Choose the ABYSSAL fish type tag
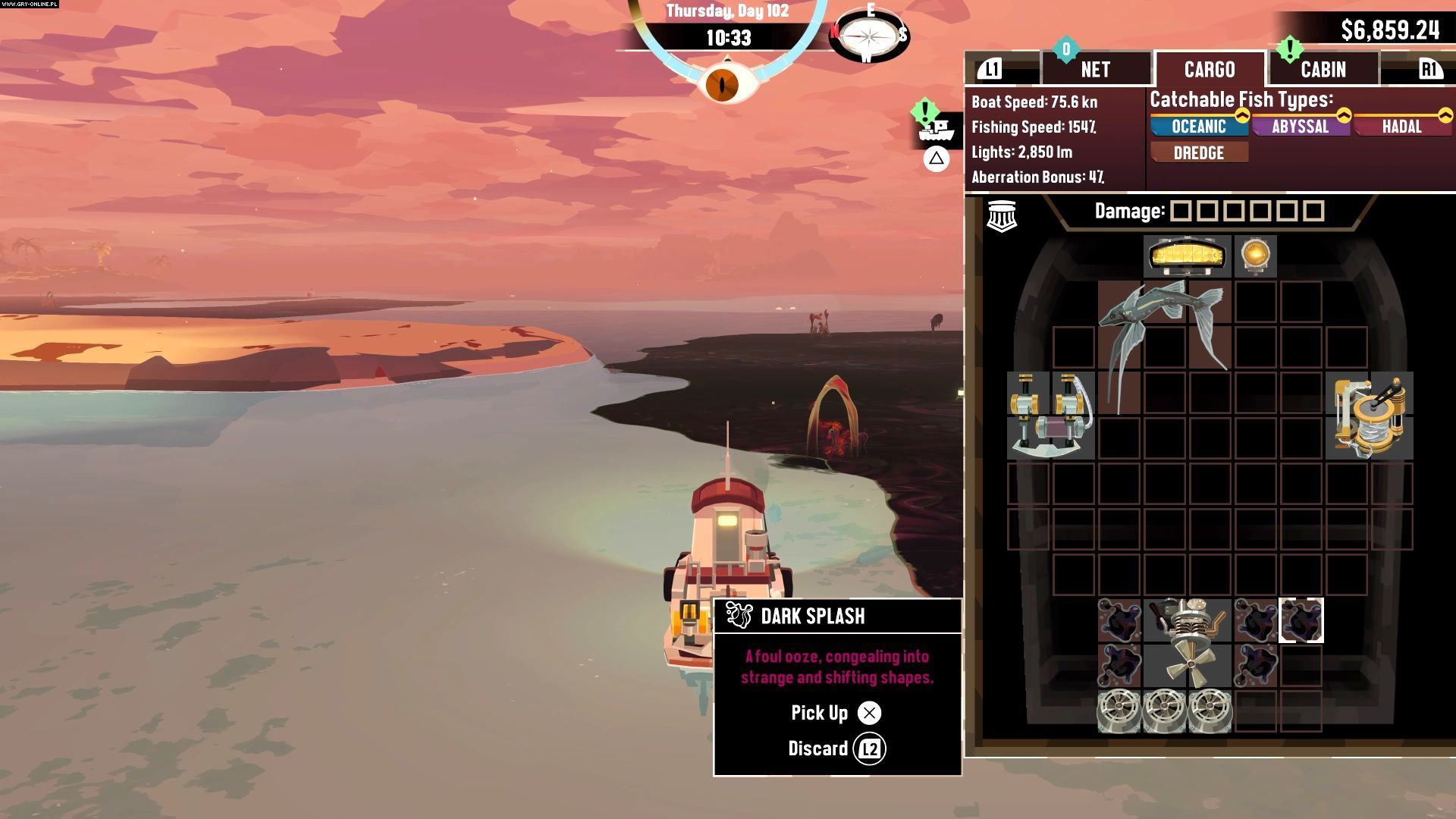The height and width of the screenshot is (819, 1456). [x=1300, y=127]
